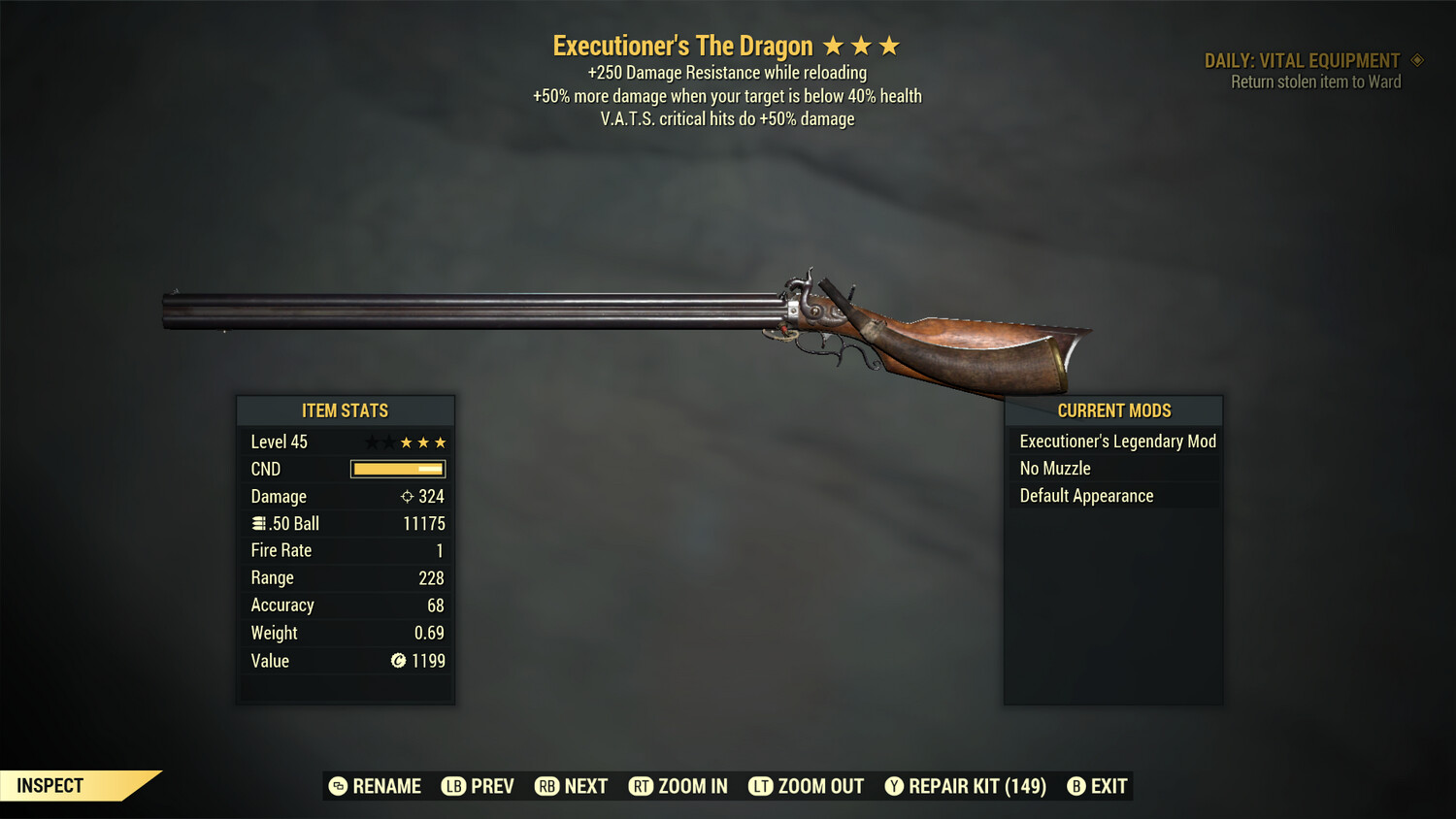Click the Y button icon beside Repair Kit
The image size is (1456, 819).
click(x=894, y=786)
